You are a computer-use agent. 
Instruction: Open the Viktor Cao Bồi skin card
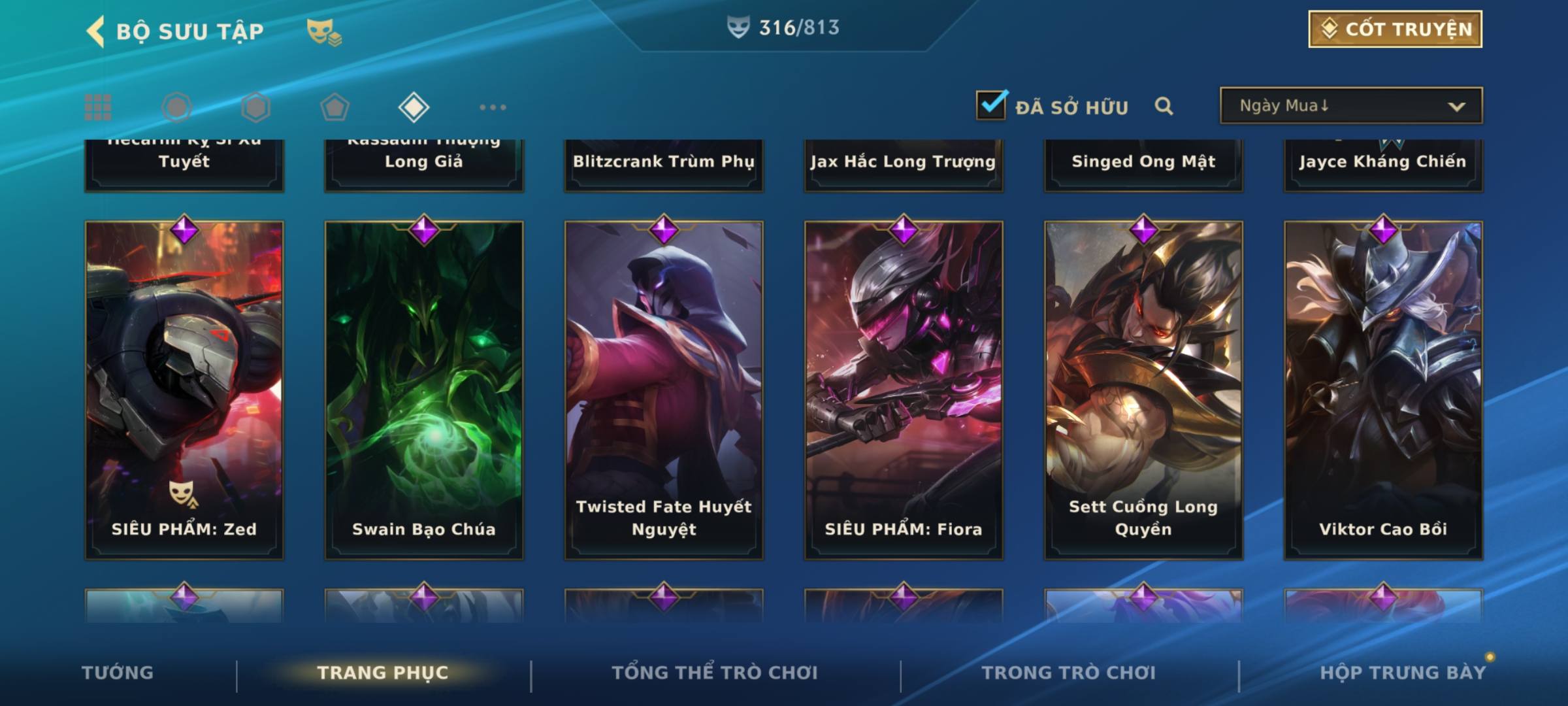pos(1383,390)
